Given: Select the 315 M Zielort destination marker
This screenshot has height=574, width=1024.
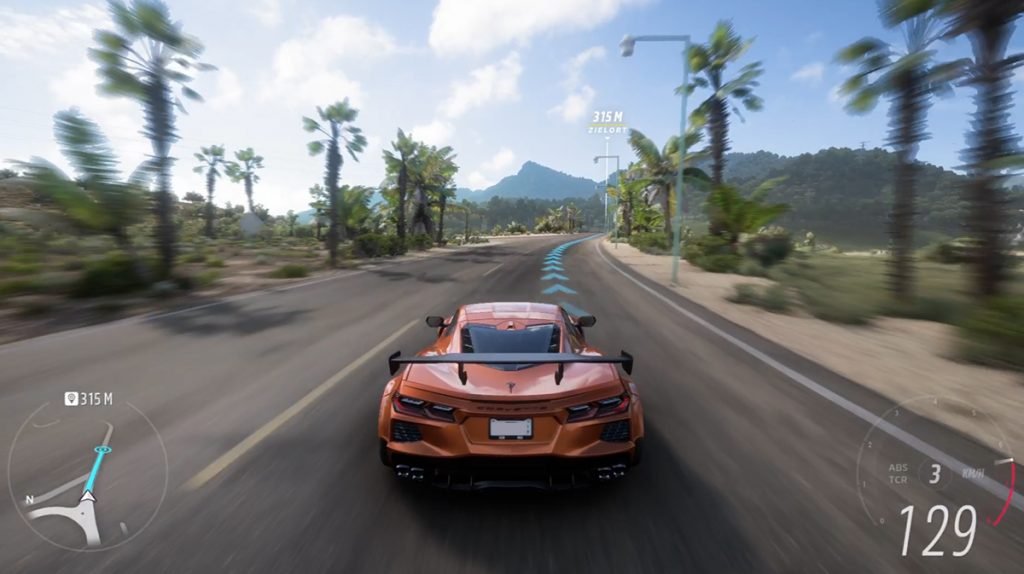Looking at the screenshot, I should coord(608,123).
